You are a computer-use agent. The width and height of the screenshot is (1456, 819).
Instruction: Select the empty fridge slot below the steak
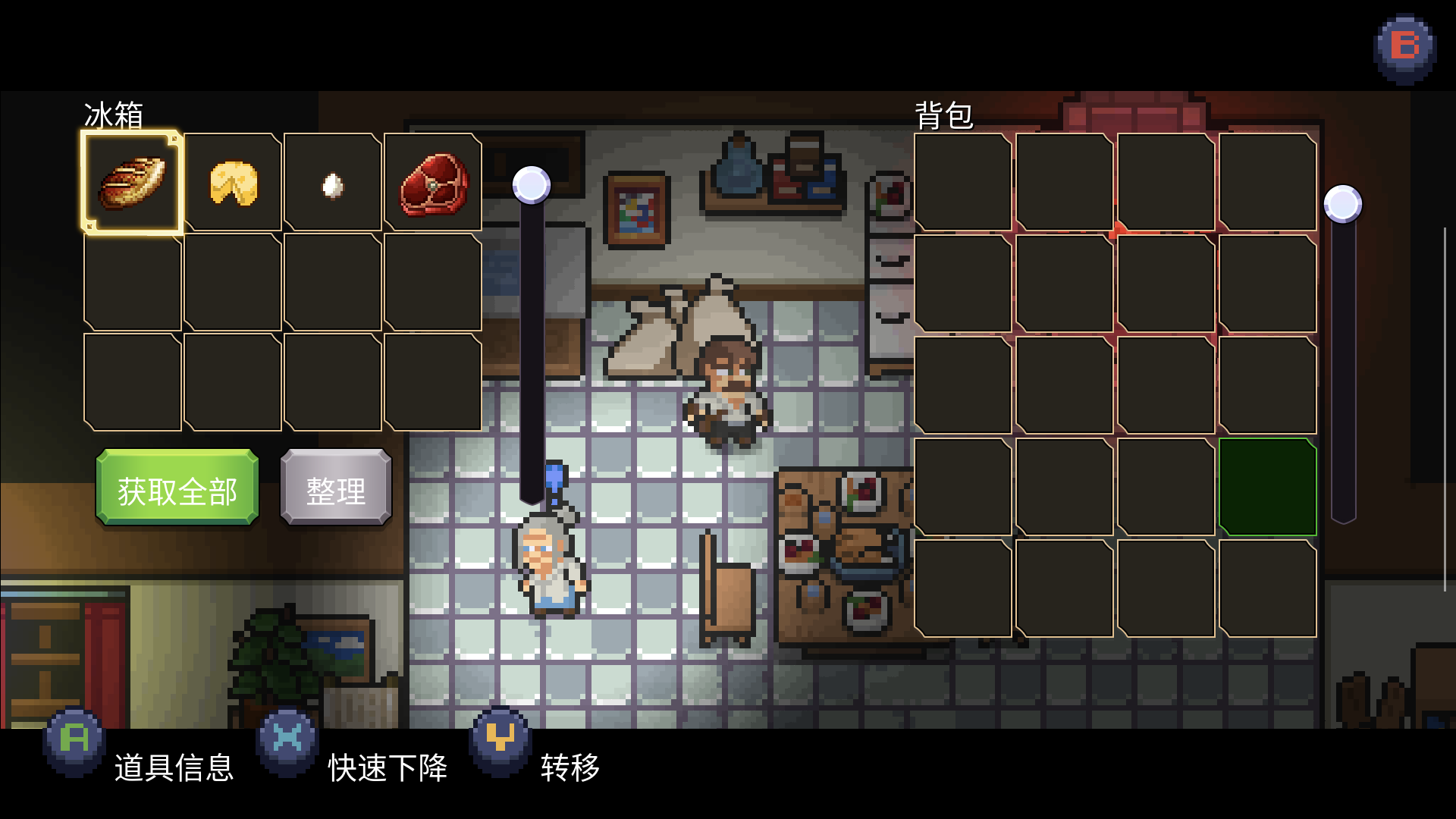pyautogui.click(x=432, y=282)
